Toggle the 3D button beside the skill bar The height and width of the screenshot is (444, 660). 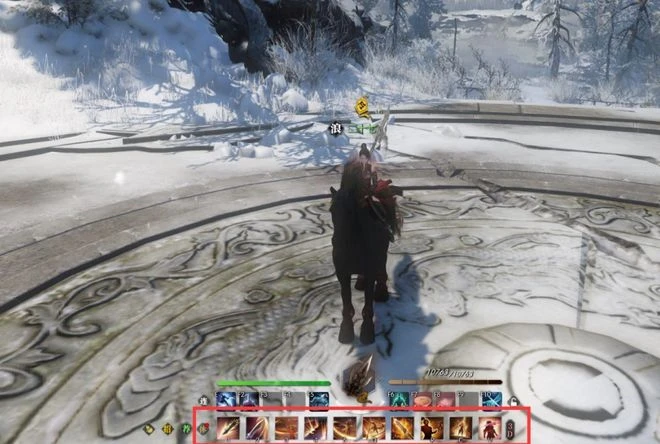(510, 429)
